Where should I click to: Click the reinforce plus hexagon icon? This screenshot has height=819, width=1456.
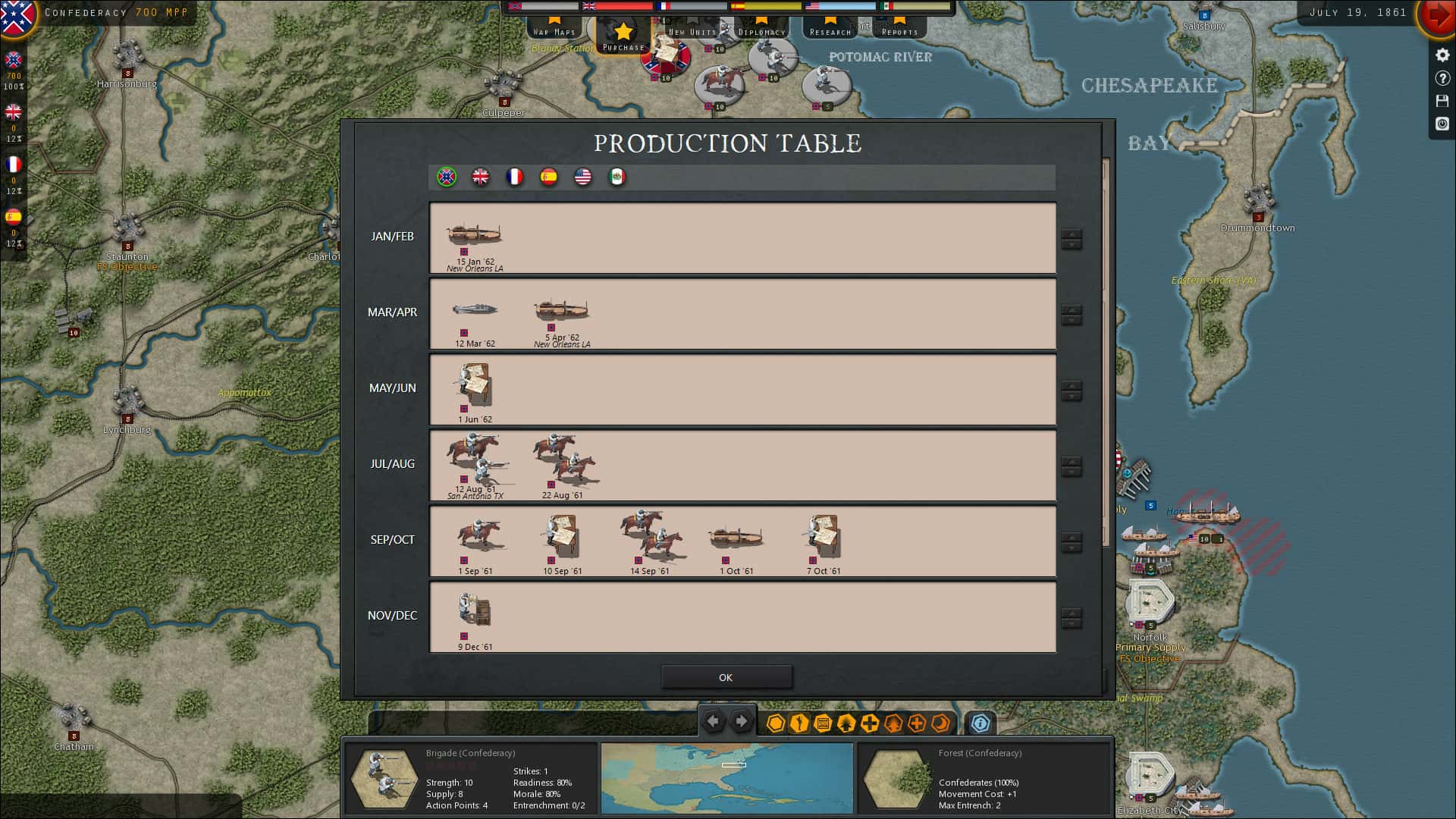tap(871, 724)
